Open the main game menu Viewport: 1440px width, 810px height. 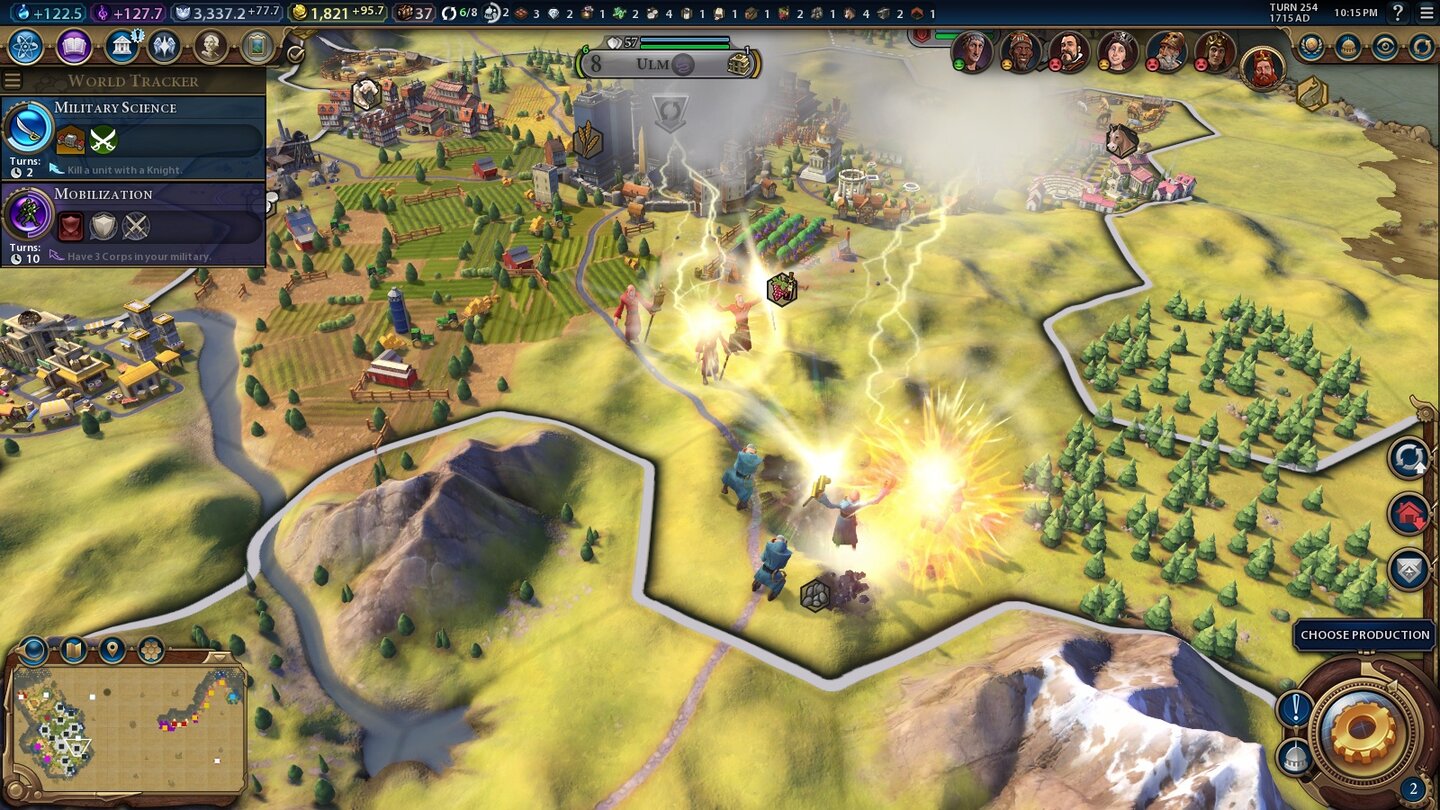pyautogui.click(x=1426, y=13)
